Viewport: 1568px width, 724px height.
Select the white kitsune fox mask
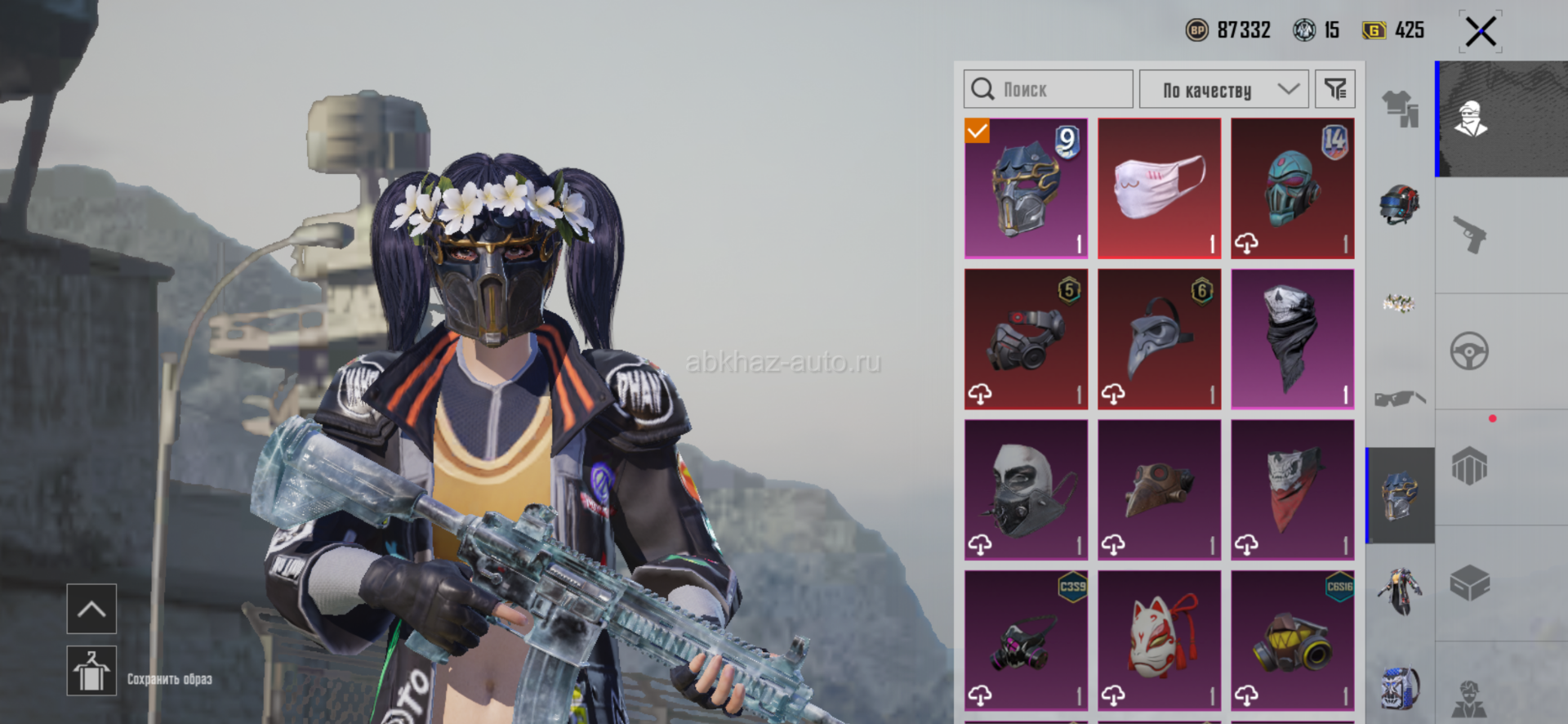pos(1159,641)
